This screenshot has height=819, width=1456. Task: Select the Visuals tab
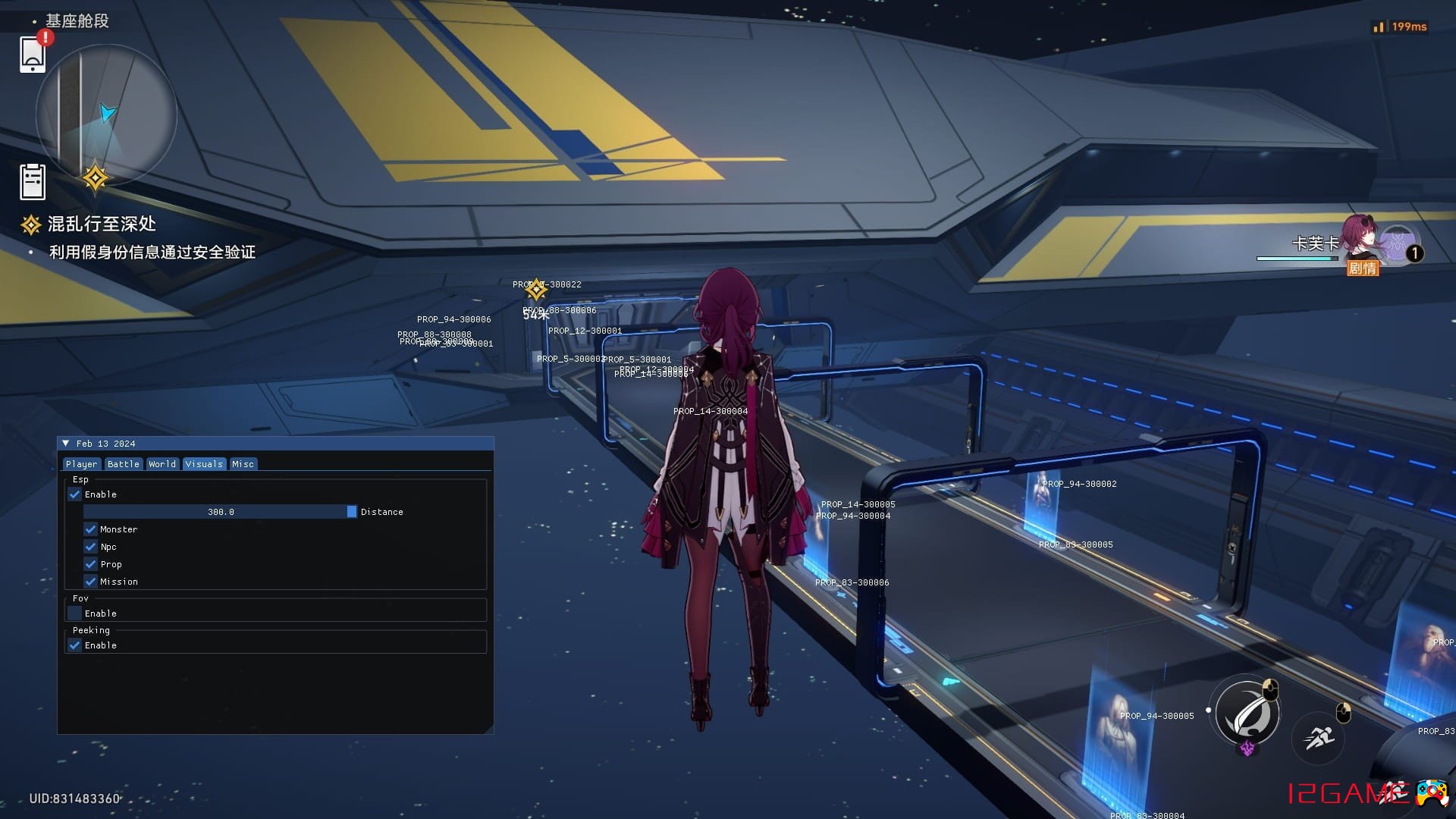[204, 464]
